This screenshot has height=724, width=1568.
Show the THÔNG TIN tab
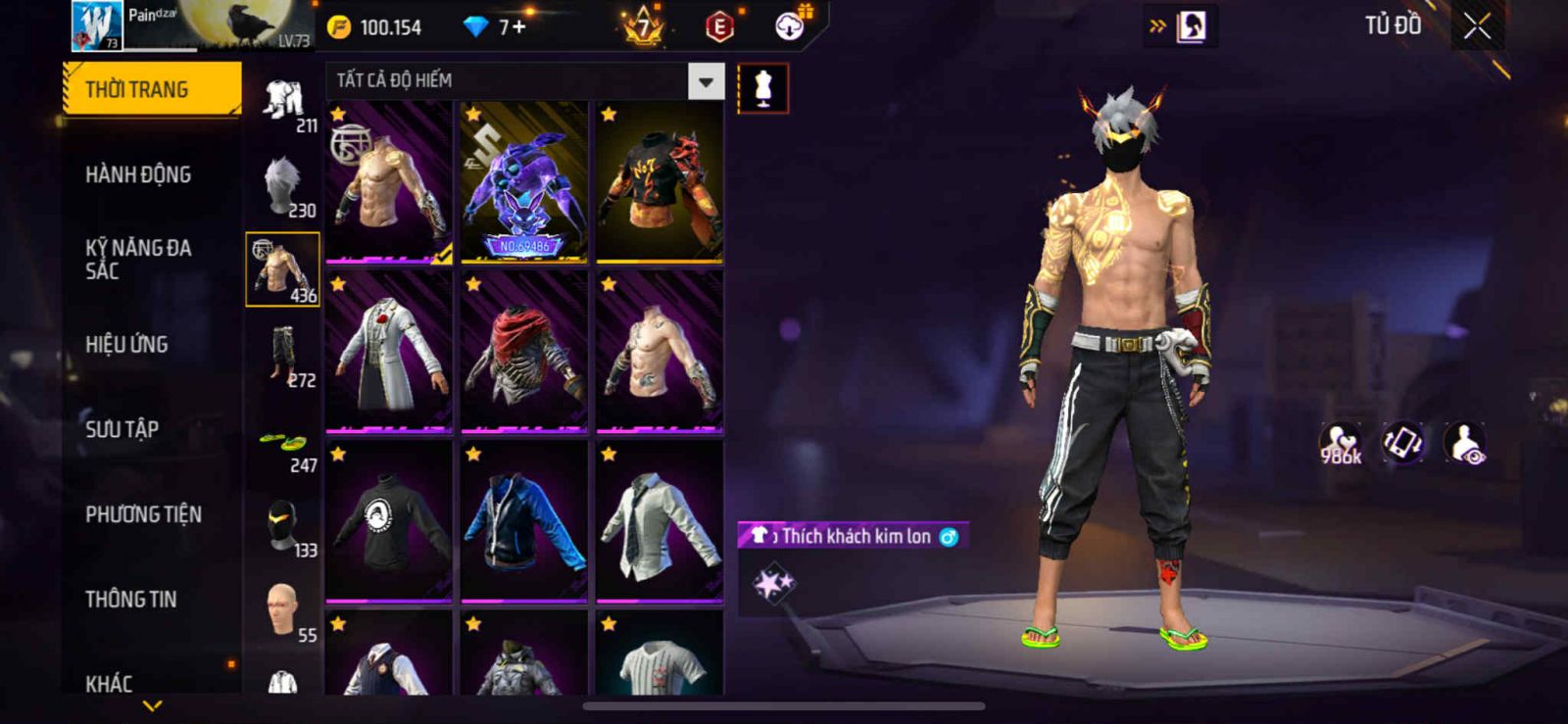130,599
